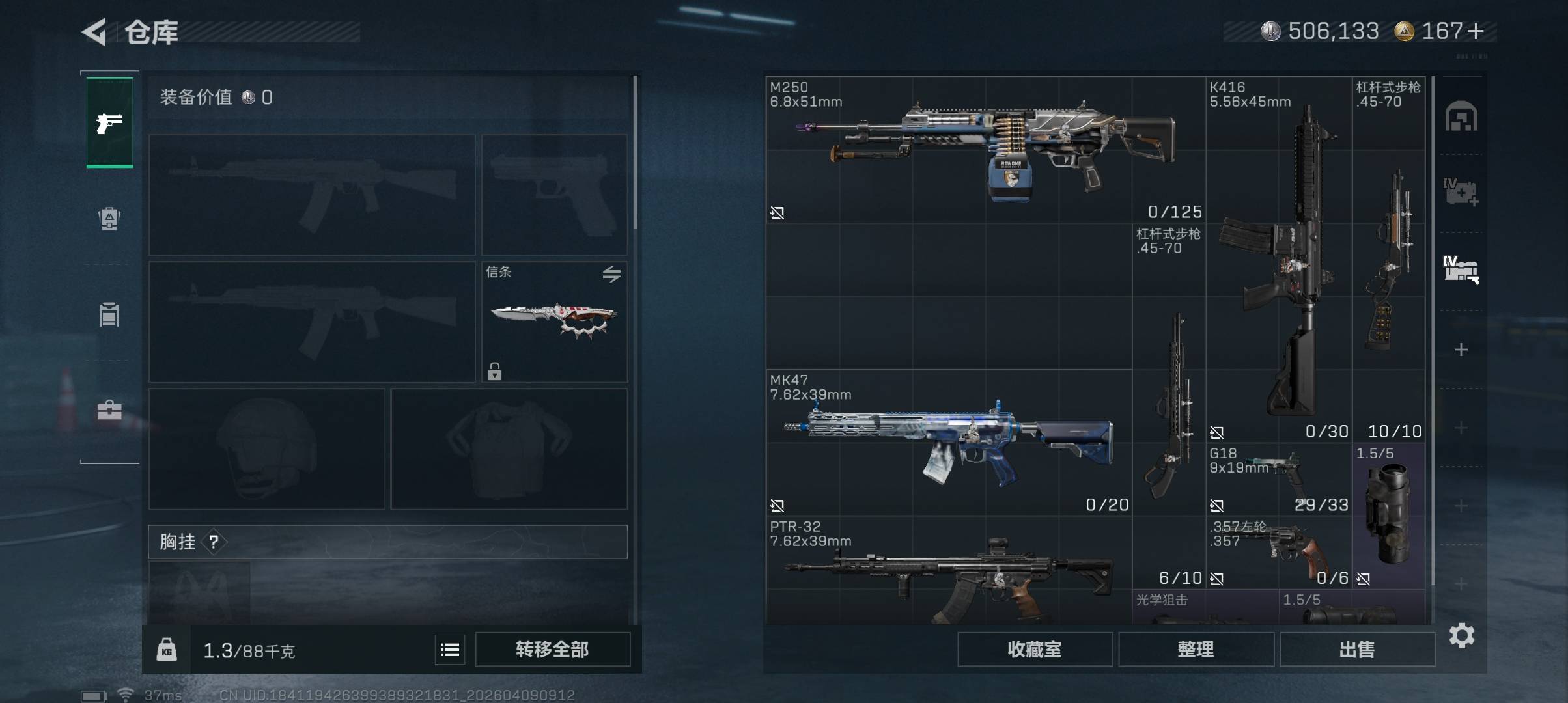Add currency with the plus button
This screenshot has width=1568, height=703.
click(1476, 31)
